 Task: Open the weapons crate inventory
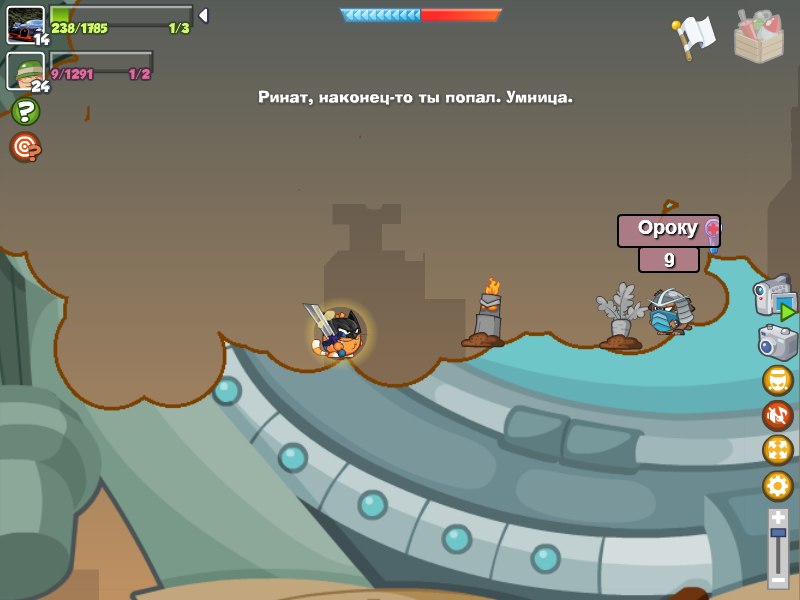click(x=758, y=35)
